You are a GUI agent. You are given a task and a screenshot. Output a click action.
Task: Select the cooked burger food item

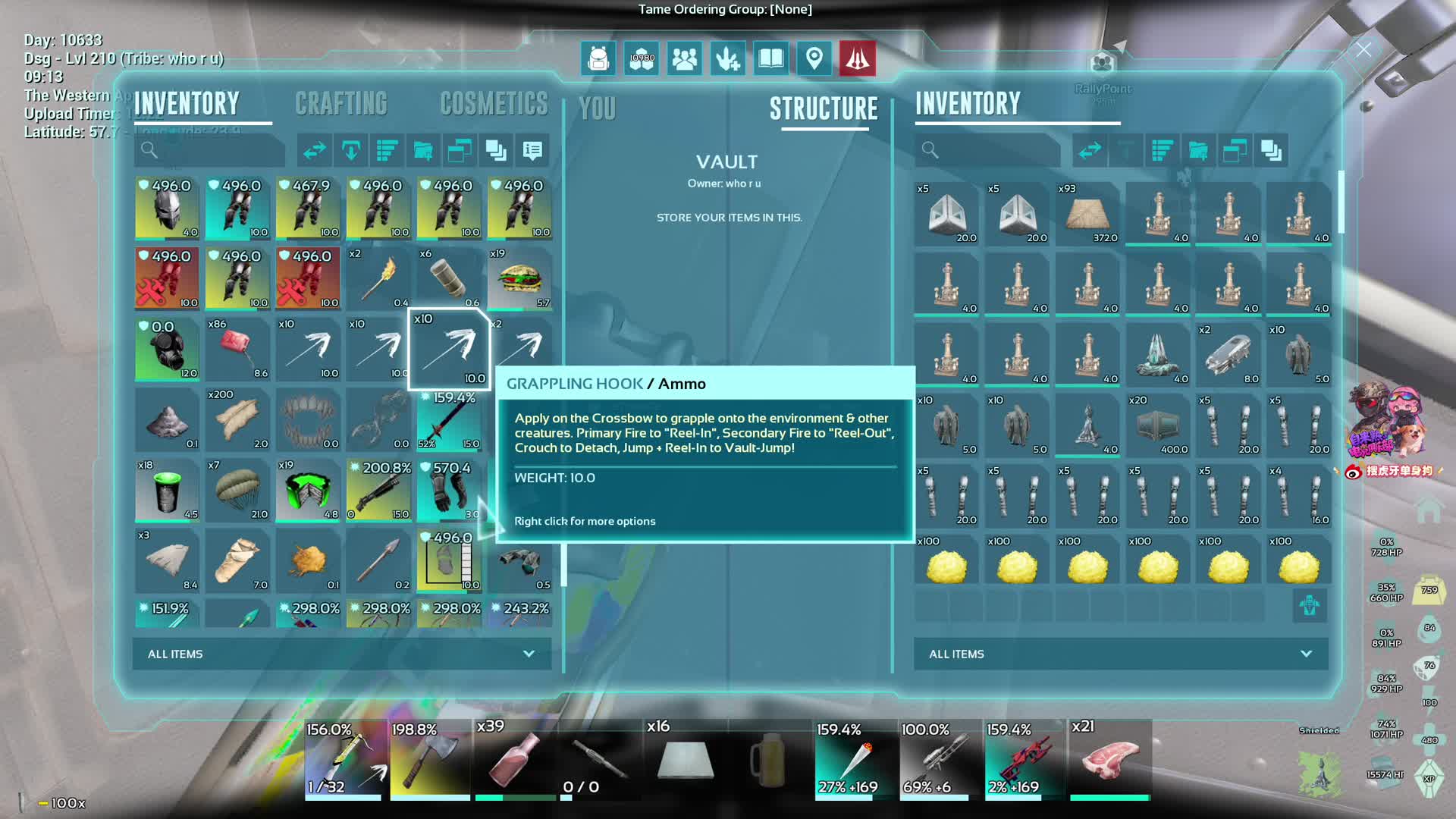(x=519, y=278)
